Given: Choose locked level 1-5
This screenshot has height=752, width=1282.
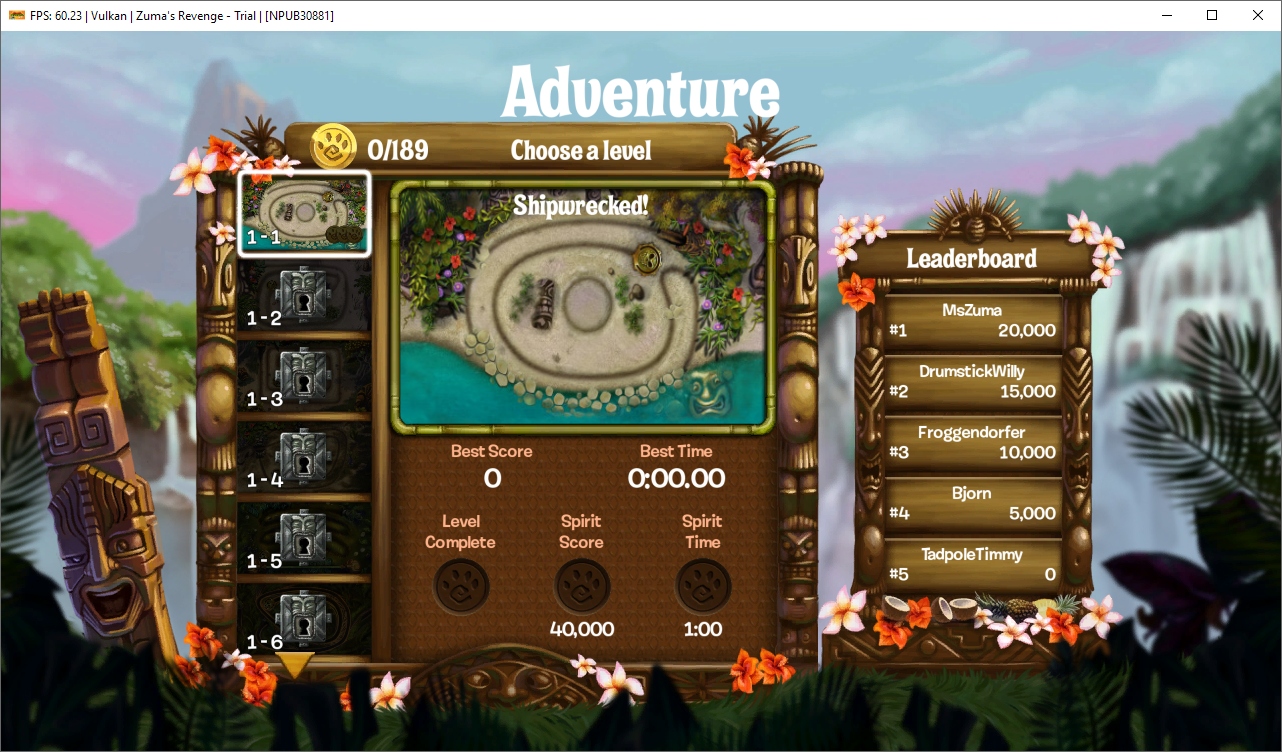Looking at the screenshot, I should (x=304, y=539).
